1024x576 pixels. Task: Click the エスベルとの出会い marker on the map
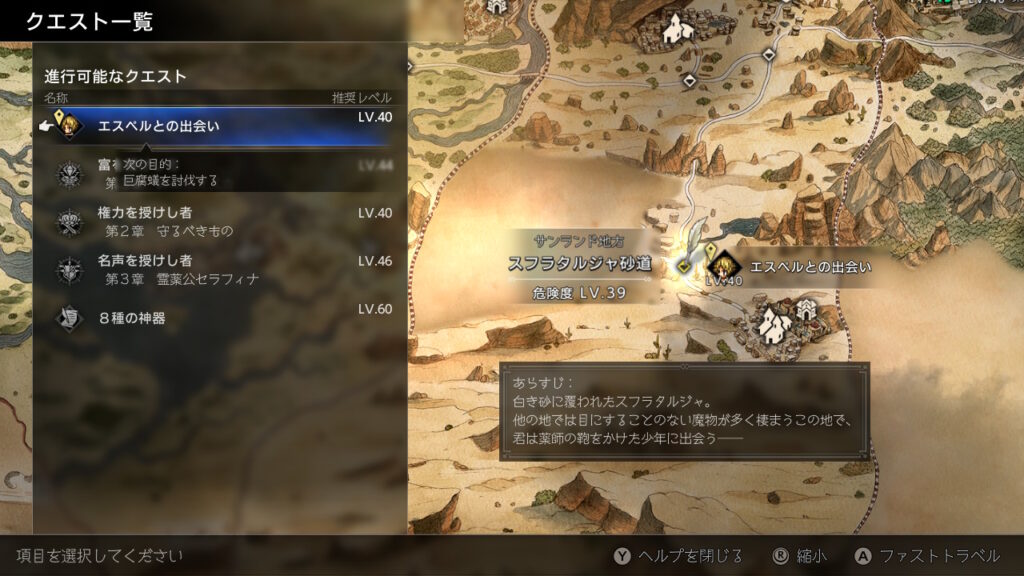point(724,267)
